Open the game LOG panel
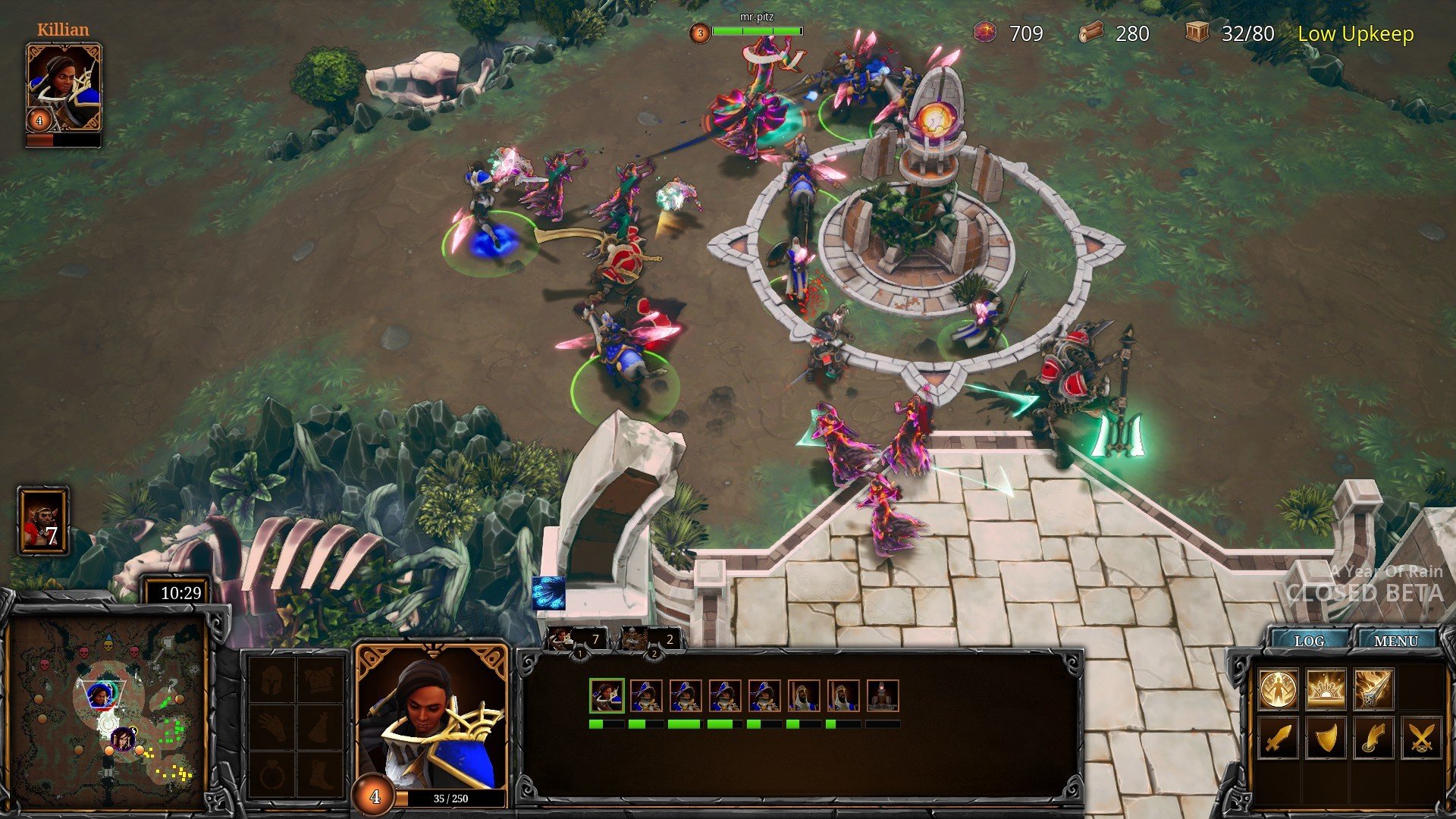Viewport: 1456px width, 819px height. pos(1309,641)
